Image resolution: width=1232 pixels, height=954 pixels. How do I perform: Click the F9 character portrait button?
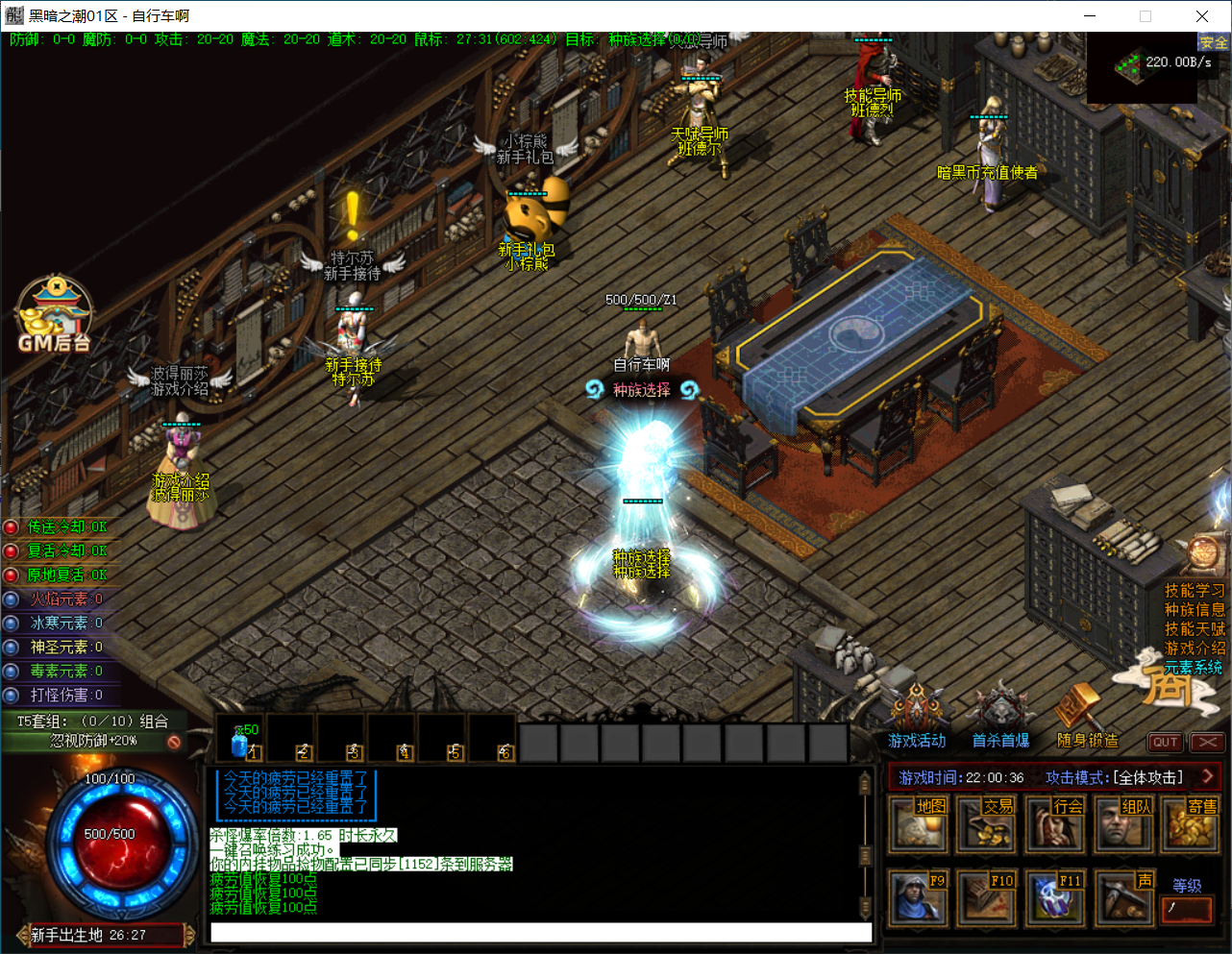(918, 897)
